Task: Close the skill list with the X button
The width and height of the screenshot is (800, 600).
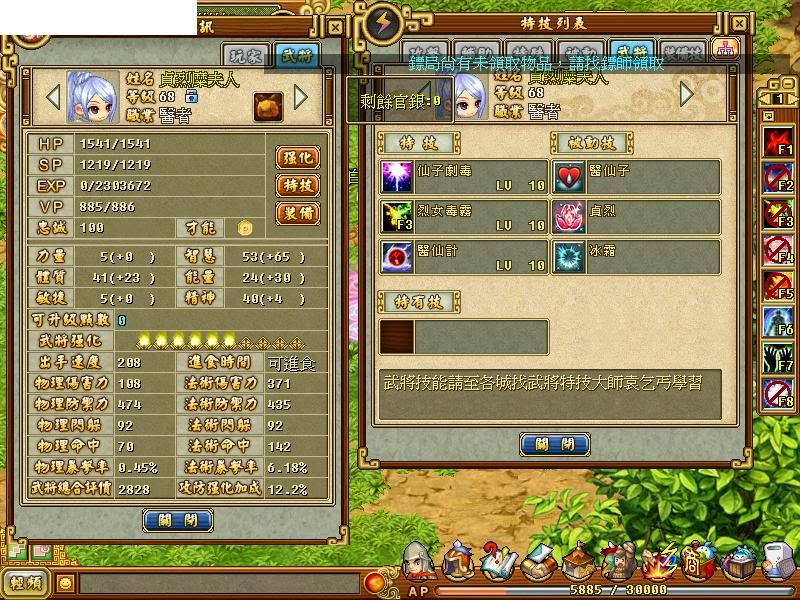Action: tap(739, 22)
